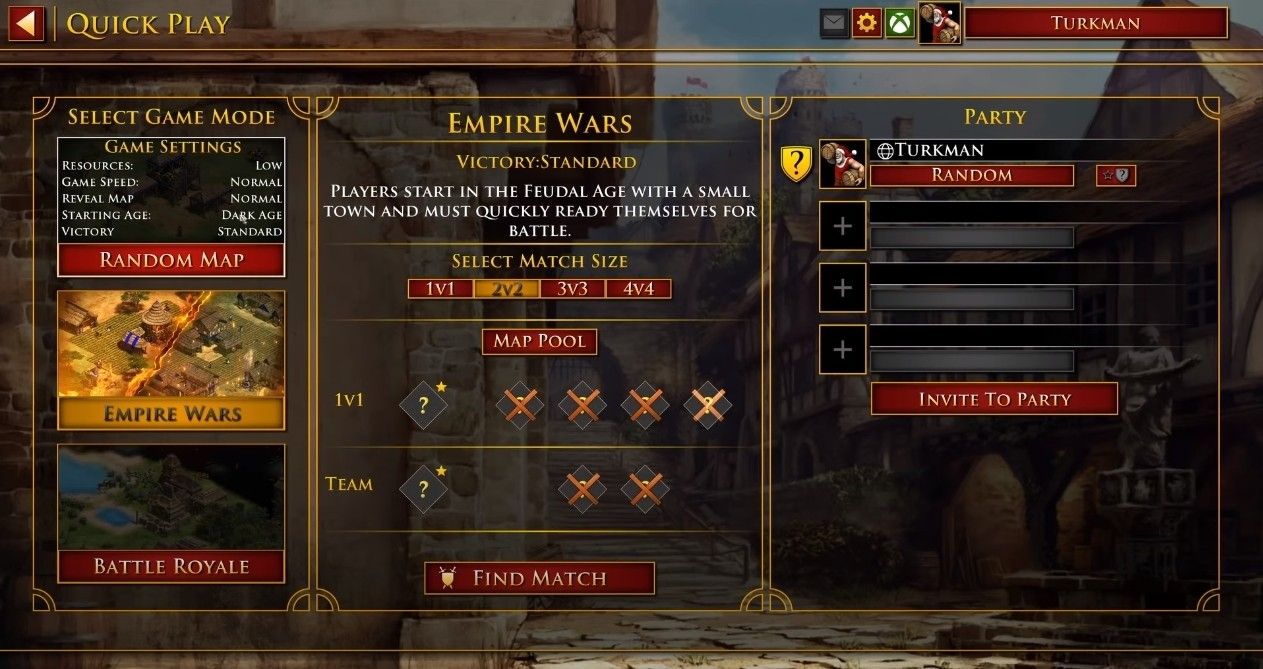Change civilization from the Random button
Image resolution: width=1263 pixels, height=669 pixels.
coord(972,175)
